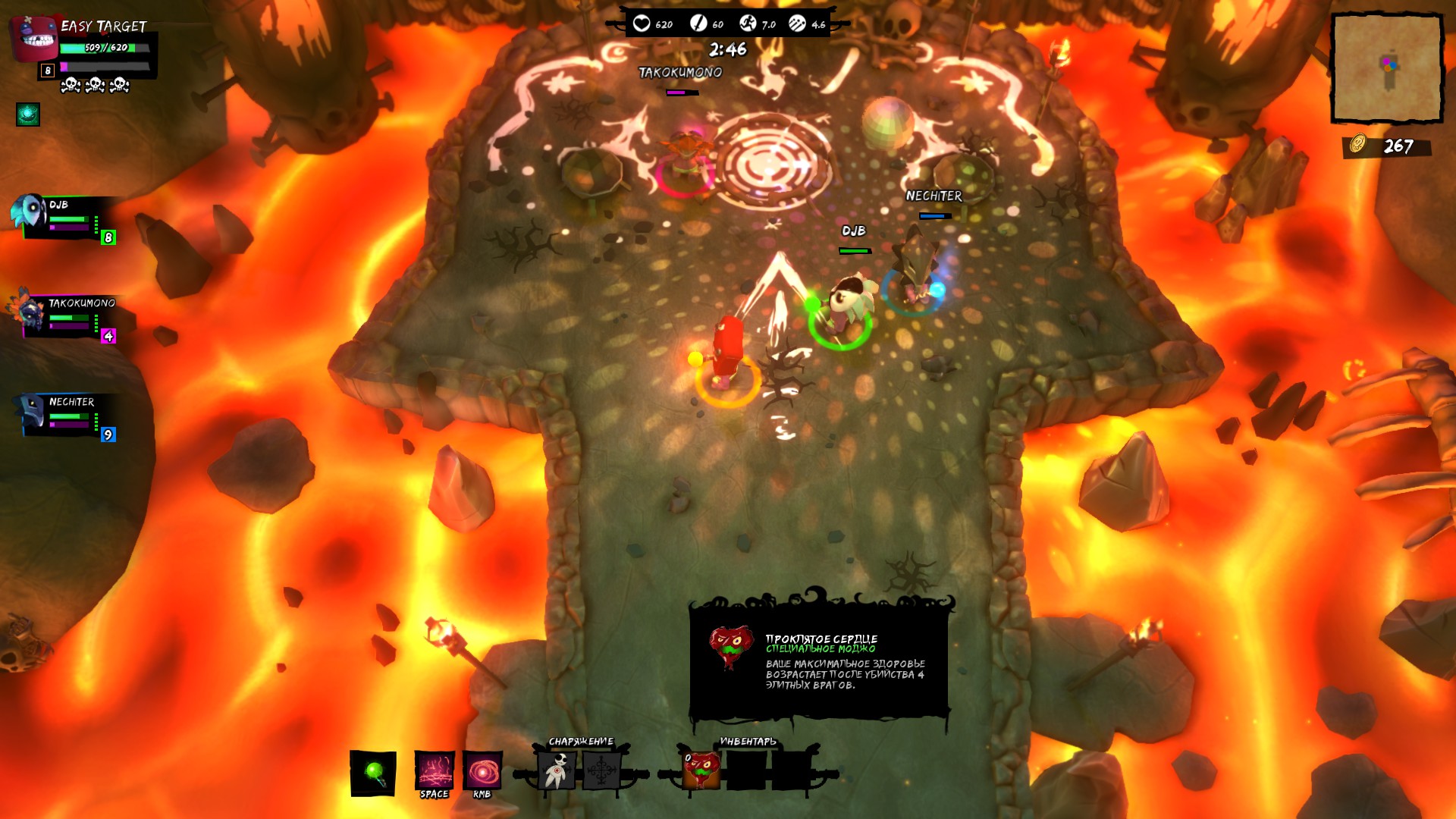
Task: Click the running speed stat icon showing 7.0
Action: pos(749,23)
